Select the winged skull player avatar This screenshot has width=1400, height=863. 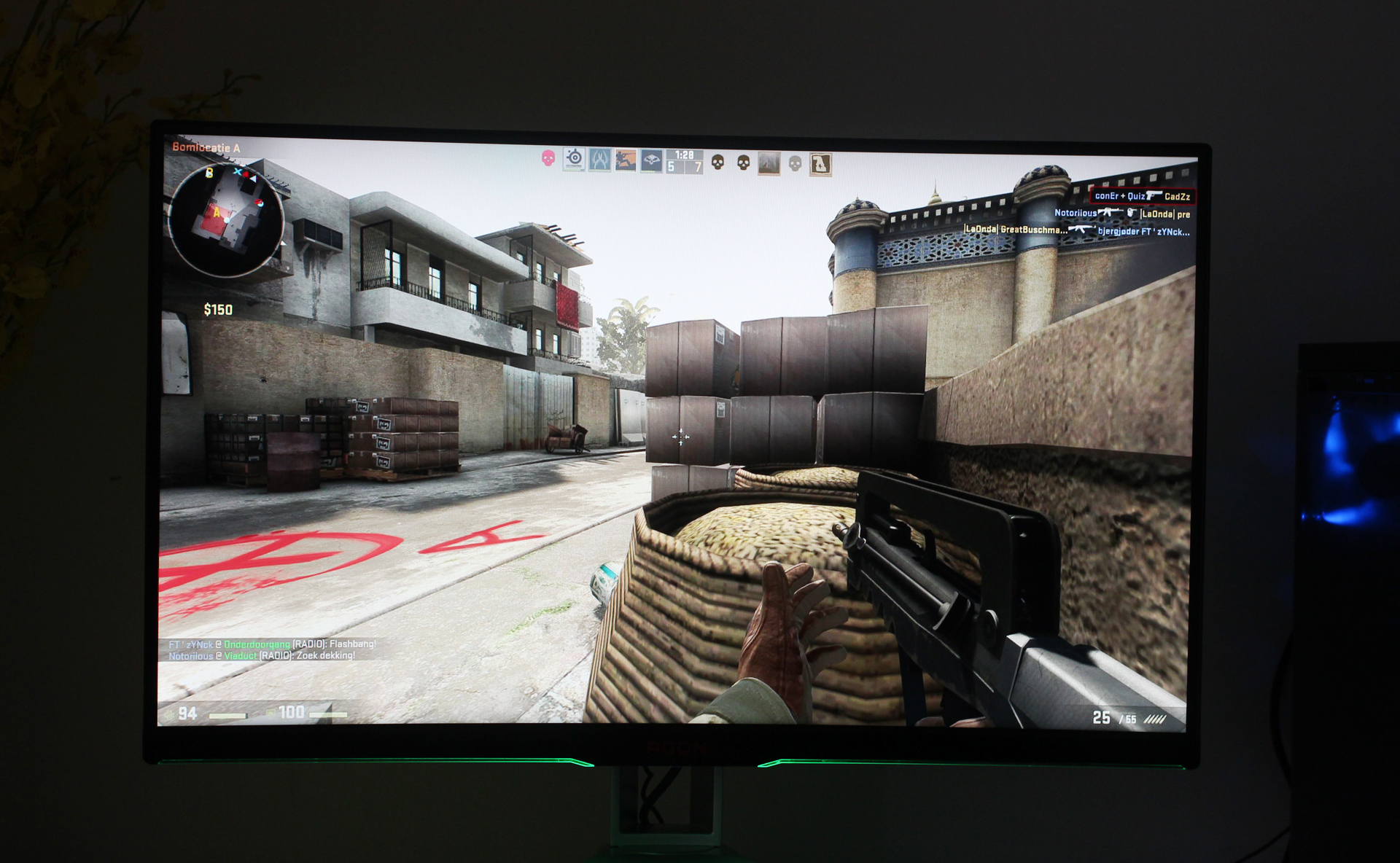point(651,160)
